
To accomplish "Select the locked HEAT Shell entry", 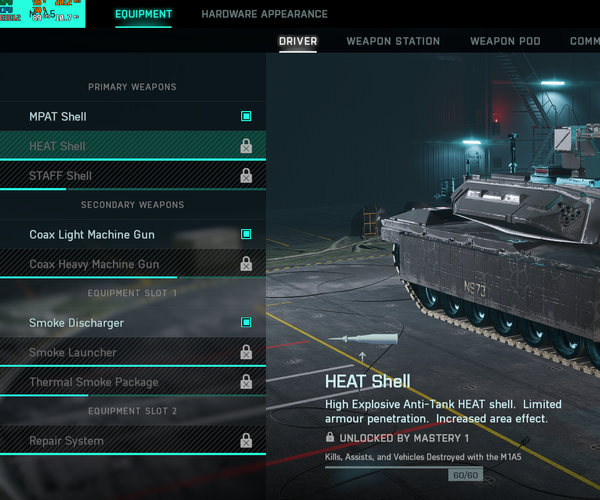I will [x=132, y=146].
